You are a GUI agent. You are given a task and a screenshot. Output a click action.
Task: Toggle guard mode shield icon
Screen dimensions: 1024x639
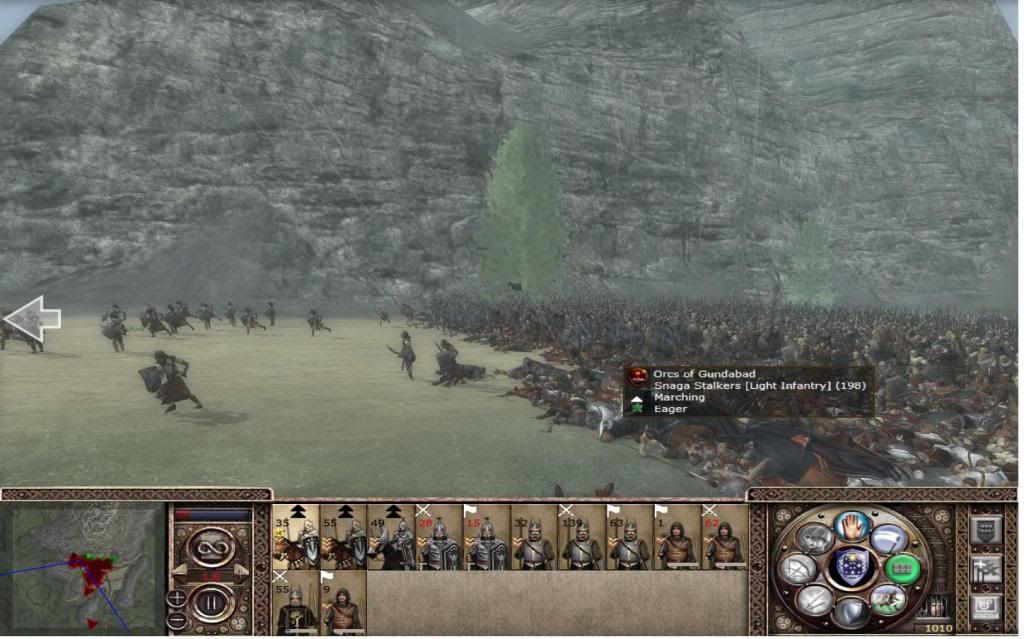851,610
